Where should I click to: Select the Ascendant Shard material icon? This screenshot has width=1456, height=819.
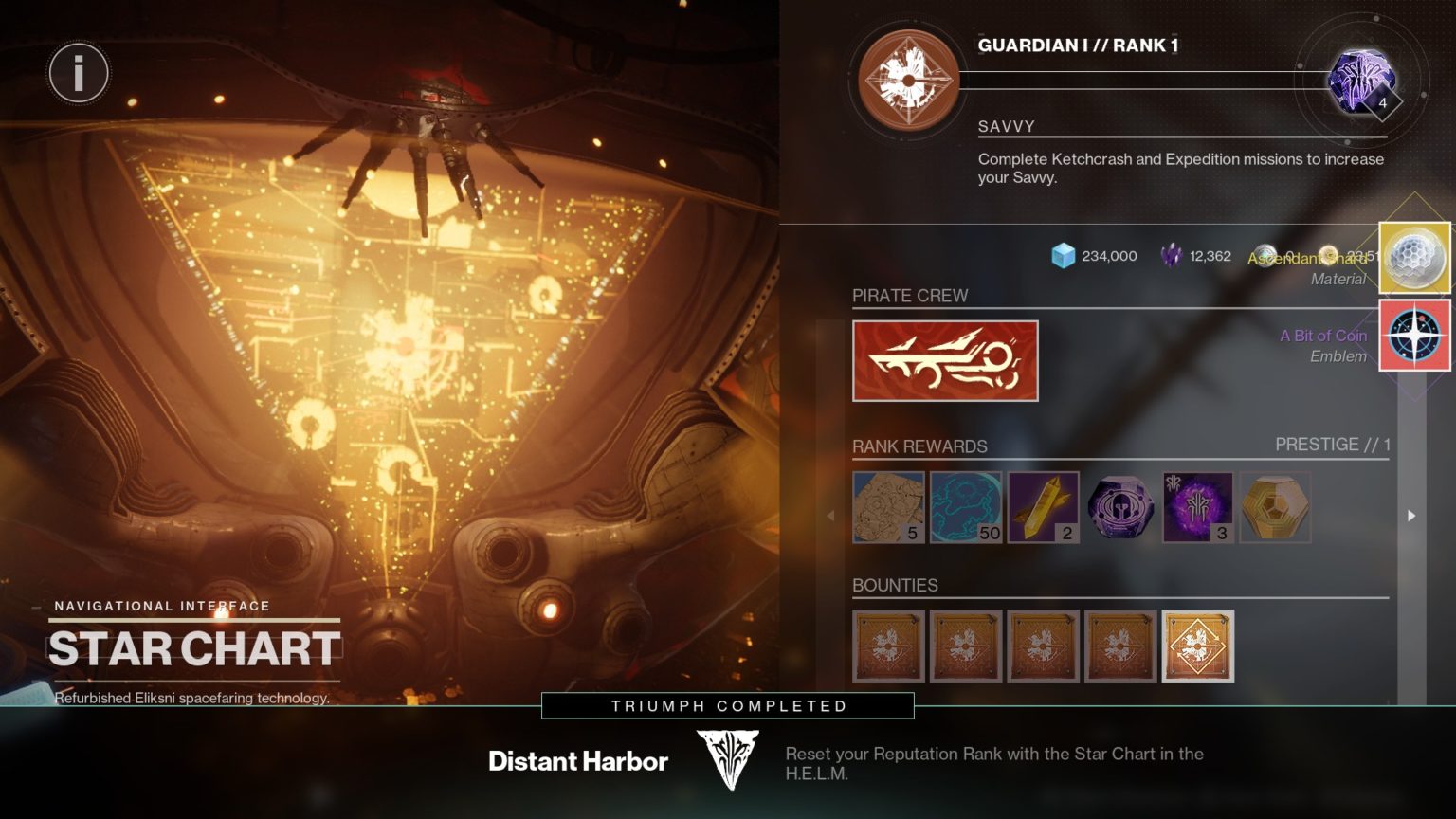point(1413,256)
